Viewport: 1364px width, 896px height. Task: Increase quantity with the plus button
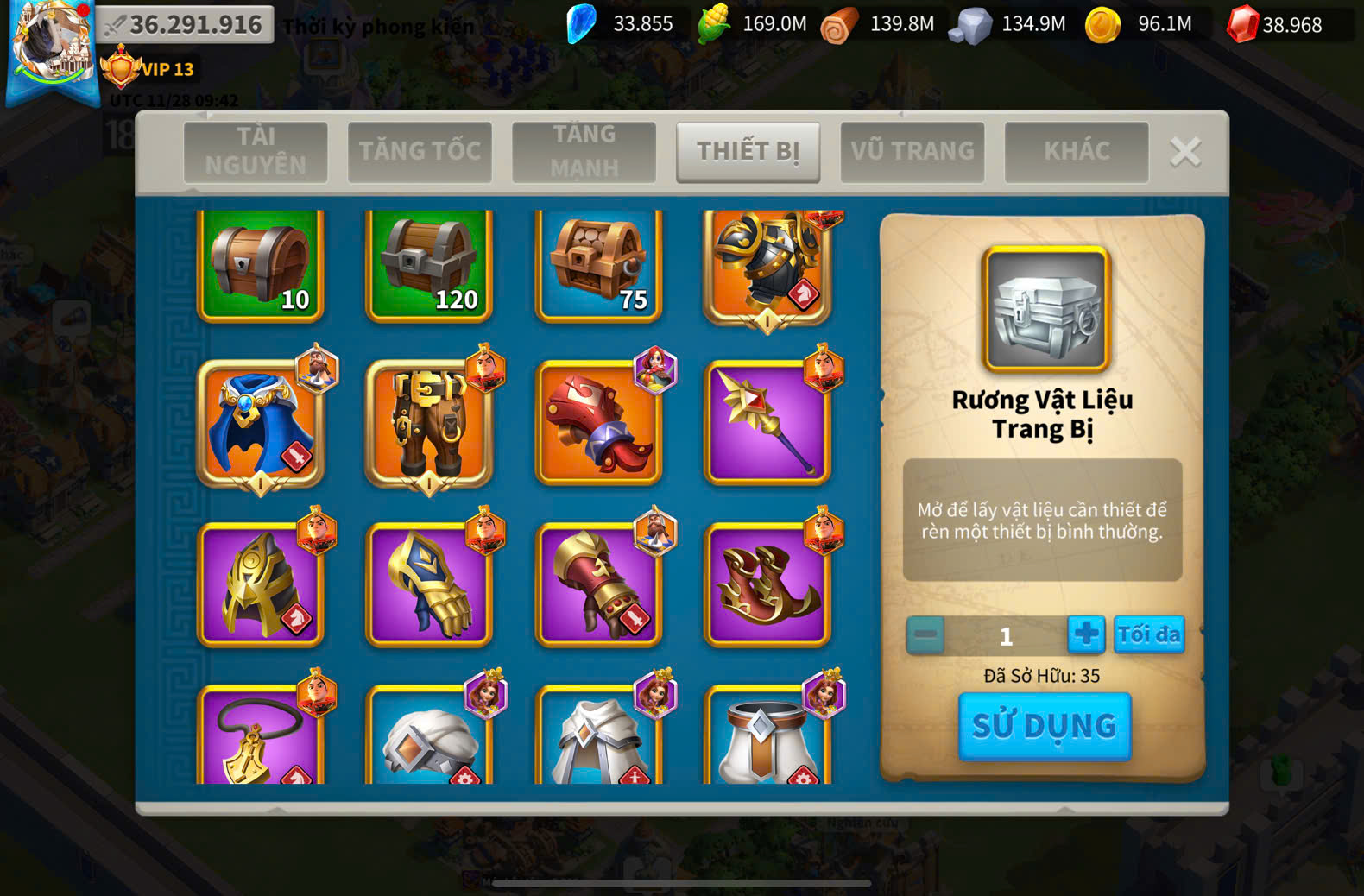click(x=1086, y=634)
